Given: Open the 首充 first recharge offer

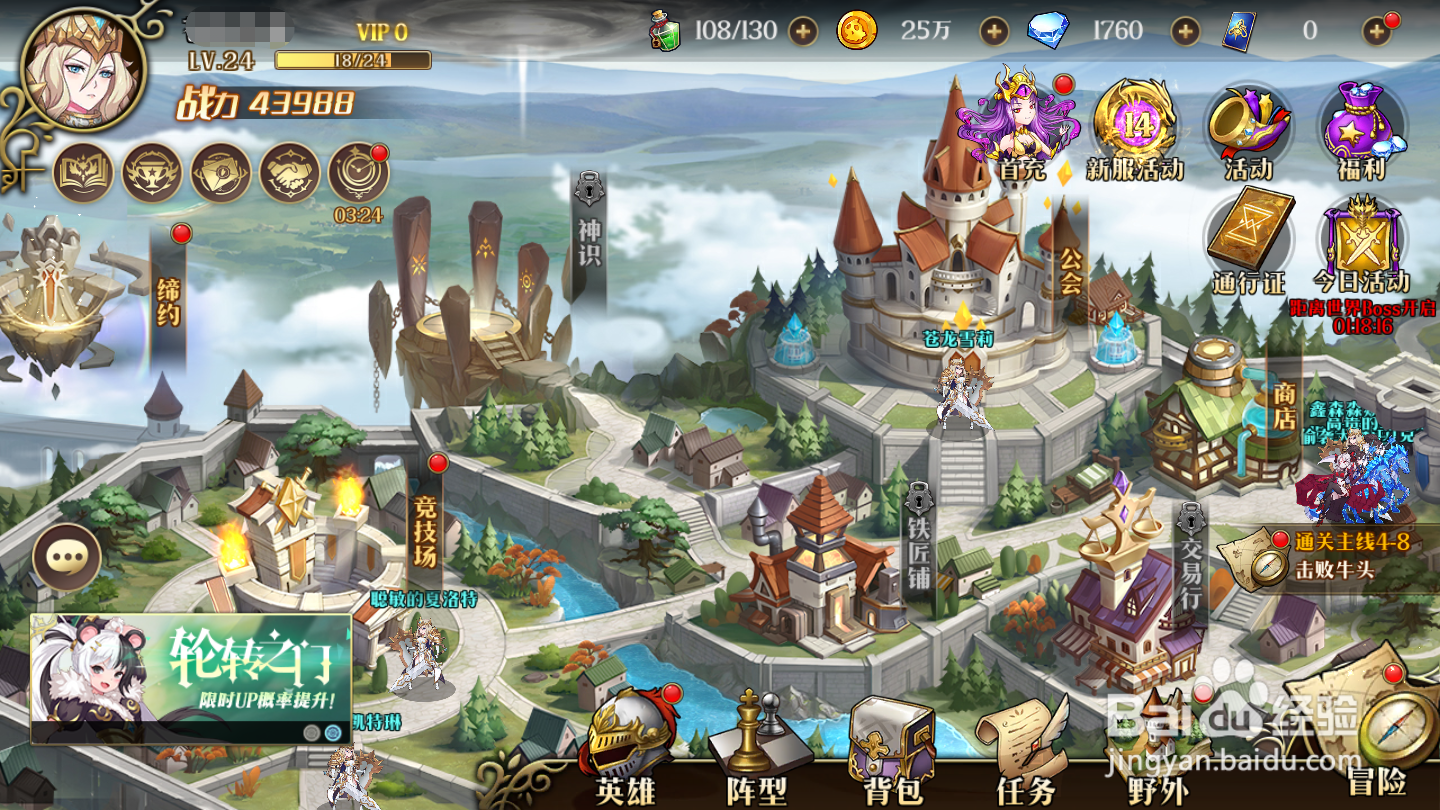Looking at the screenshot, I should click(x=1019, y=127).
